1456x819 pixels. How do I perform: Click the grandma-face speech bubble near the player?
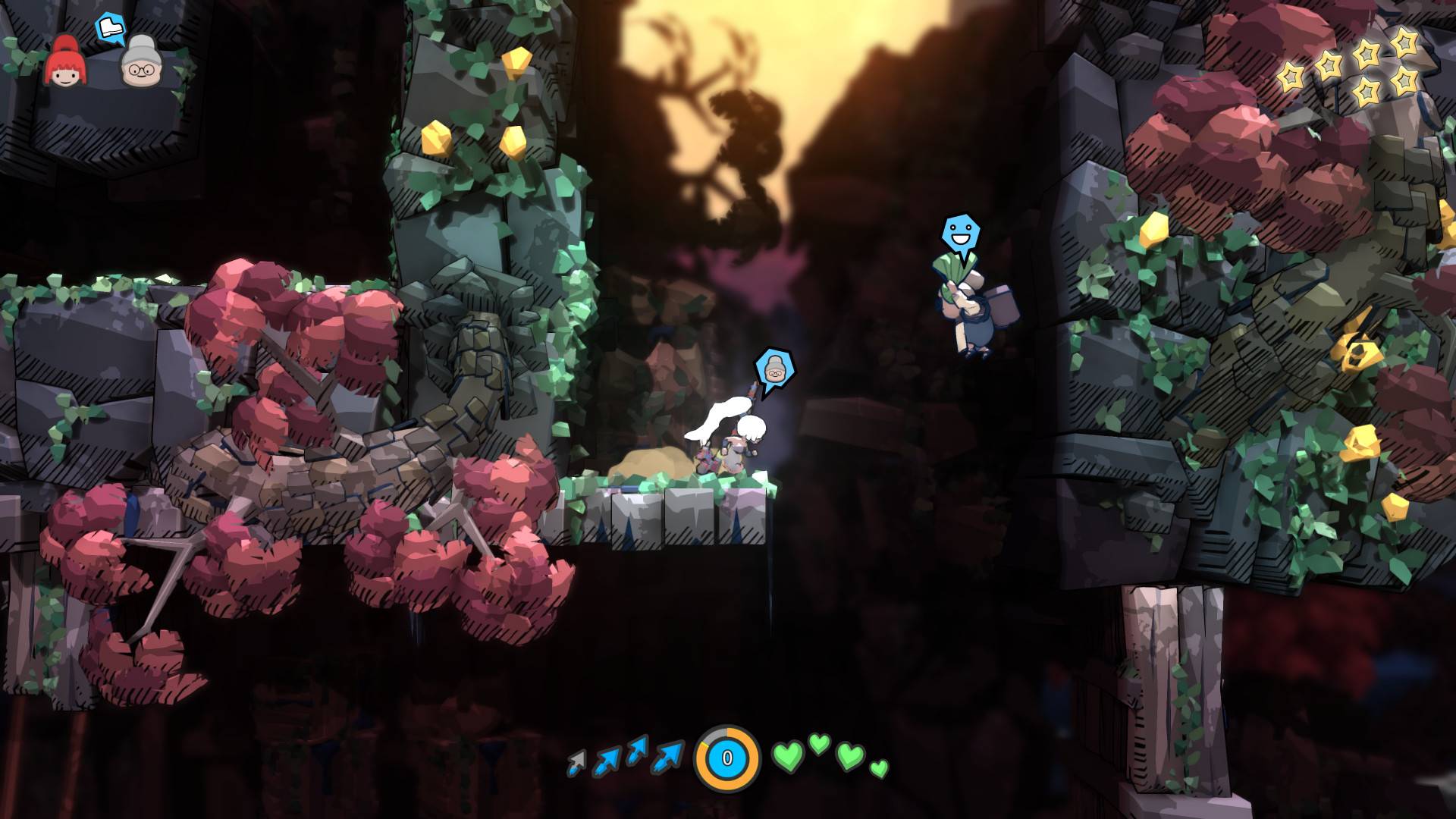click(x=775, y=369)
